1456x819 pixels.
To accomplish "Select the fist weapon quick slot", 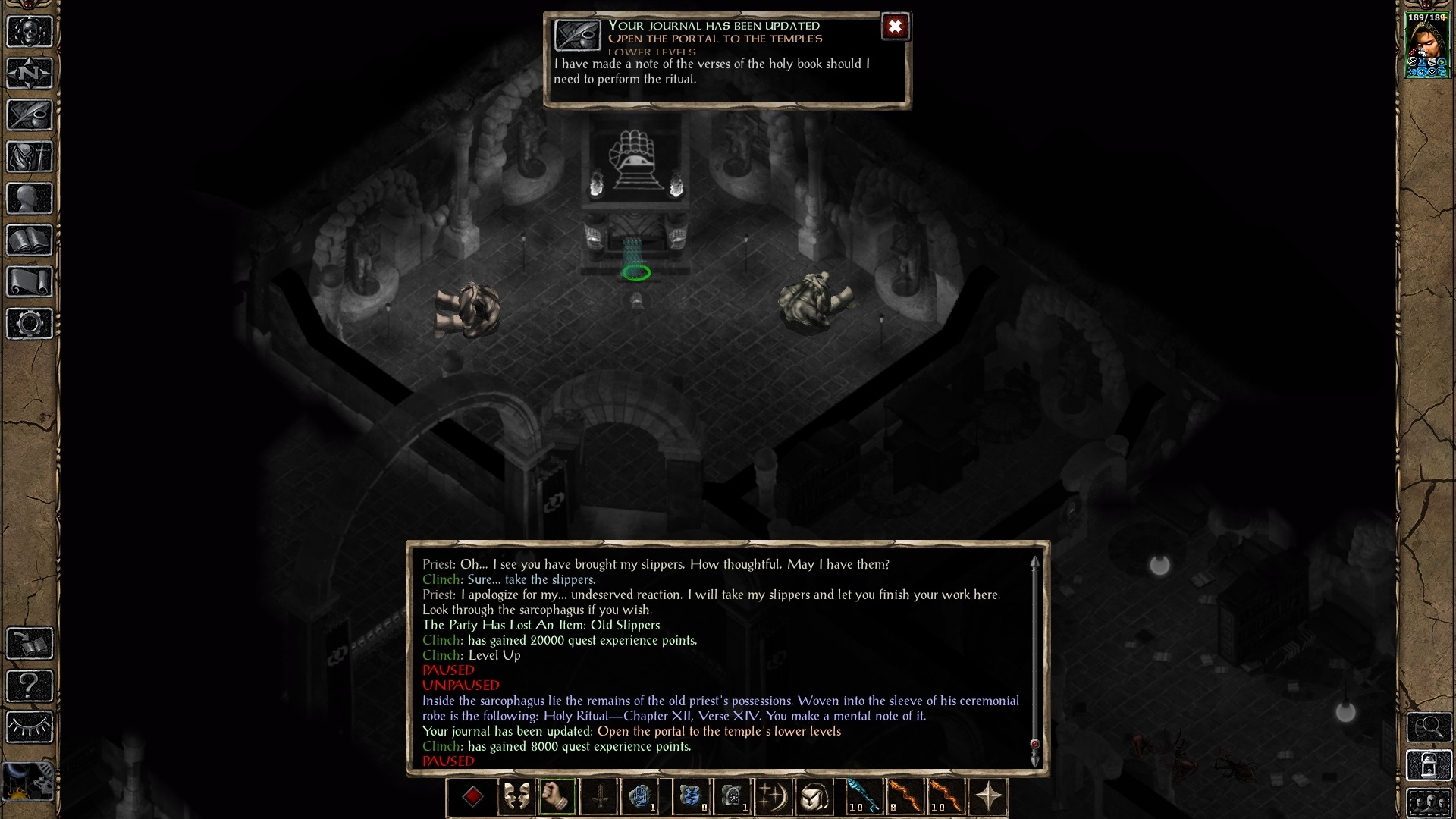I will (x=557, y=797).
